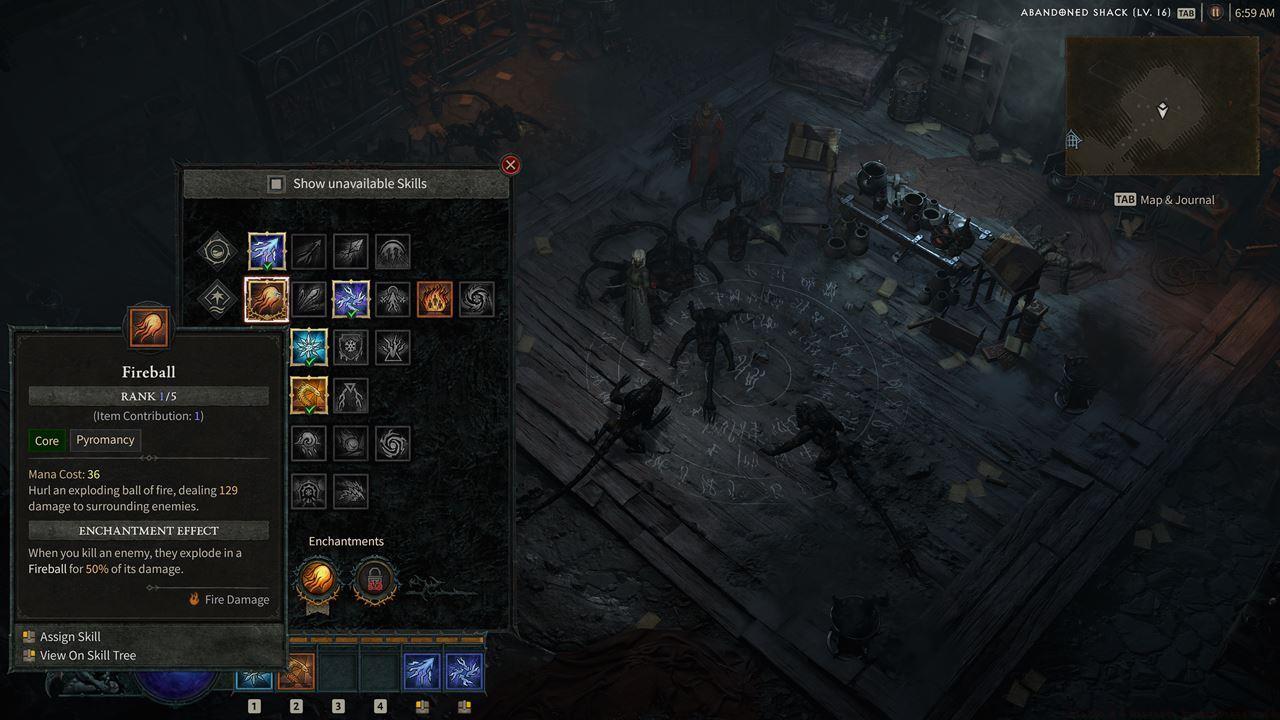This screenshot has width=1280, height=720.
Task: Close the skill assignment panel
Action: 510,165
